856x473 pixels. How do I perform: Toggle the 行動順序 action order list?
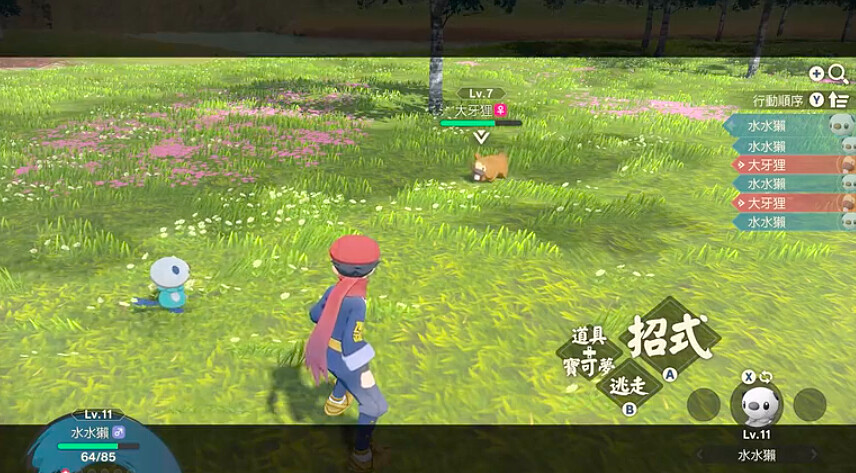point(838,100)
